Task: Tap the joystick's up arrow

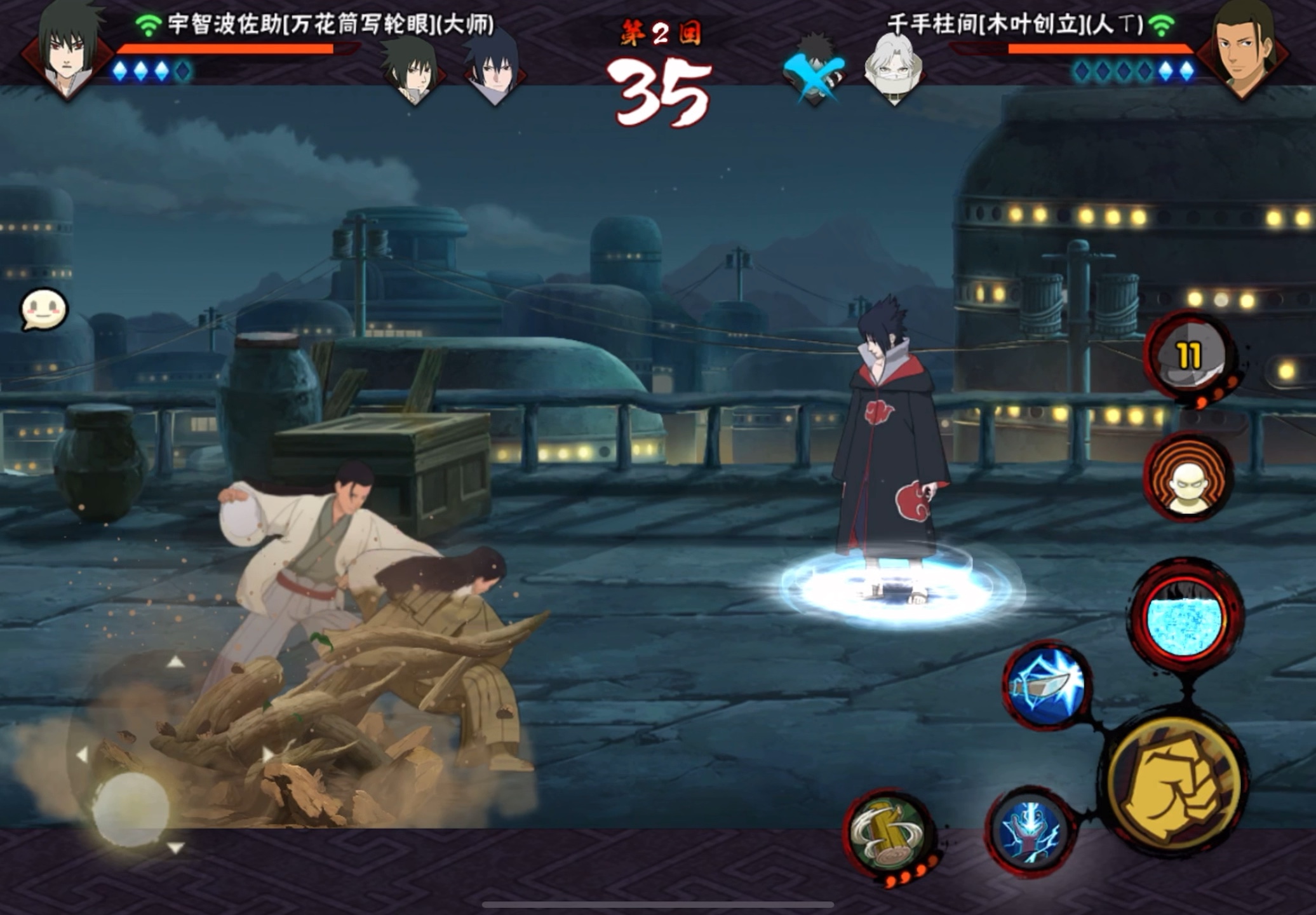Action: click(175, 663)
